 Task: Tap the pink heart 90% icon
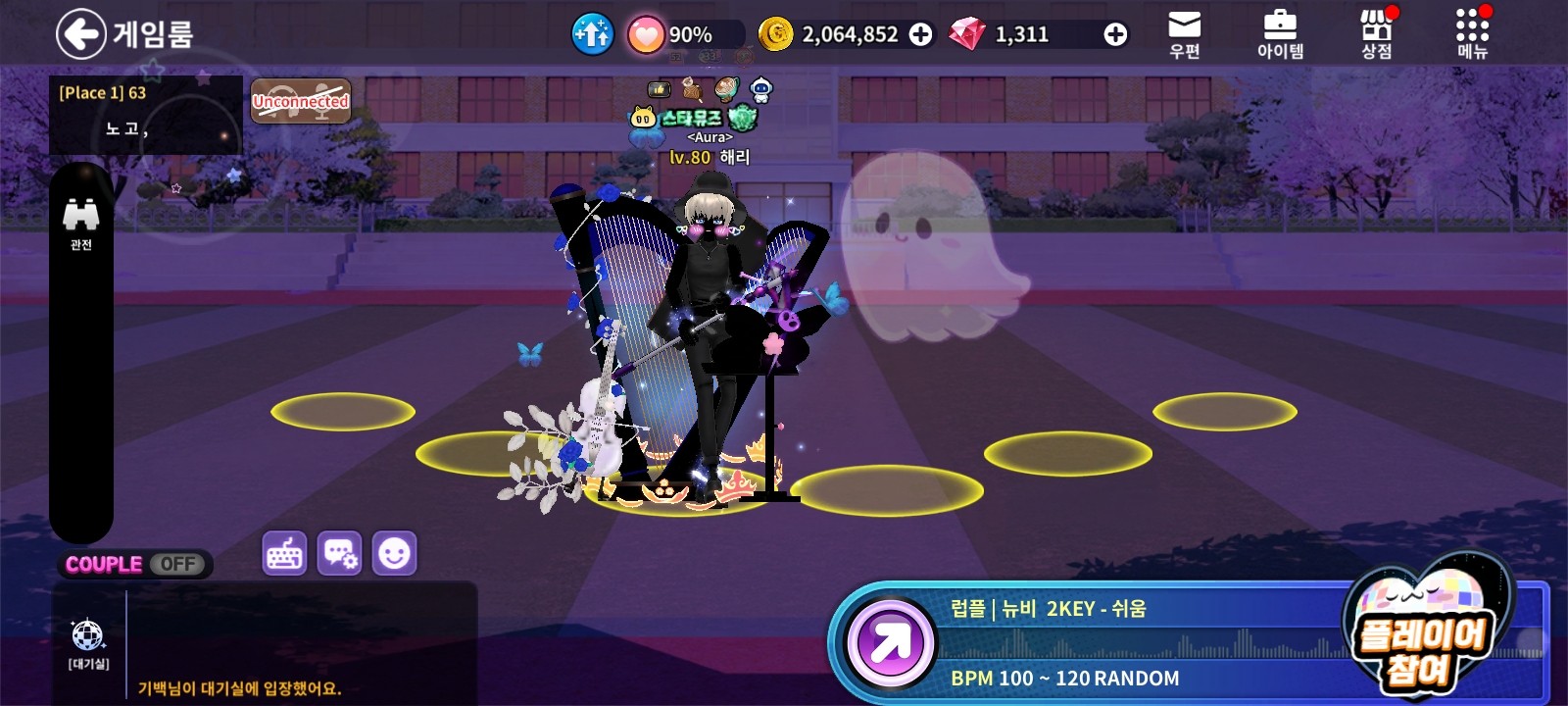pos(646,35)
